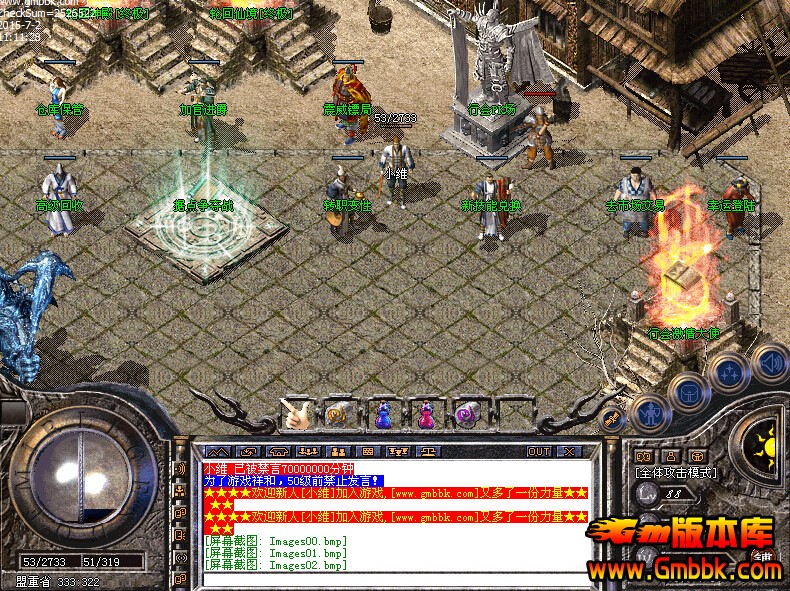Use the blue potion in the belt
Image resolution: width=790 pixels, height=591 pixels.
pyautogui.click(x=383, y=414)
